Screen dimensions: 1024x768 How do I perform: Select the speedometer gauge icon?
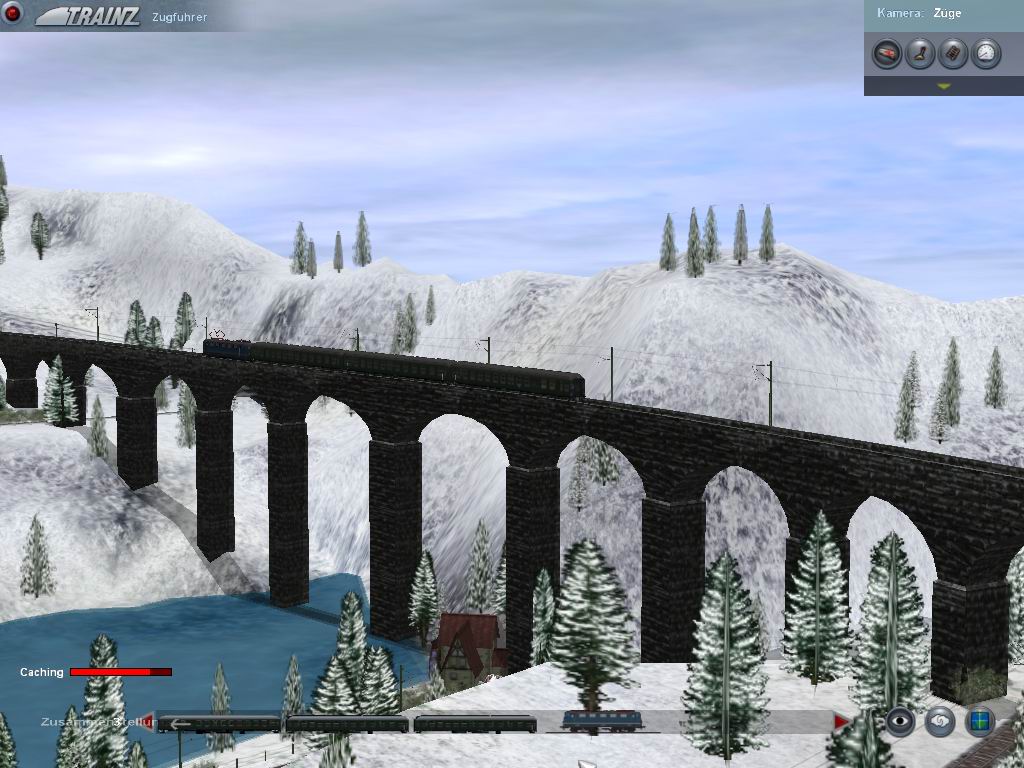(x=986, y=53)
